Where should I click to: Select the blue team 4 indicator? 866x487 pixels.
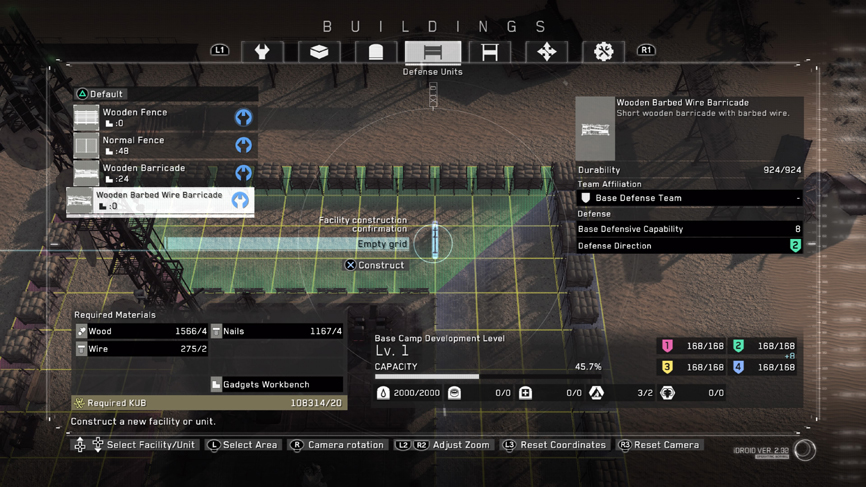[x=738, y=367]
